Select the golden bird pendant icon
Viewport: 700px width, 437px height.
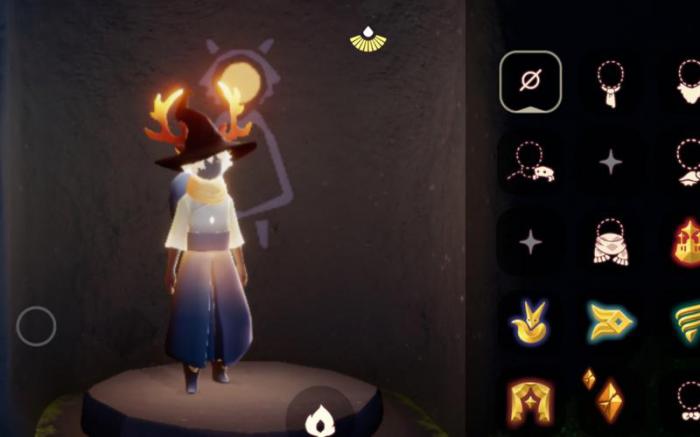point(530,322)
